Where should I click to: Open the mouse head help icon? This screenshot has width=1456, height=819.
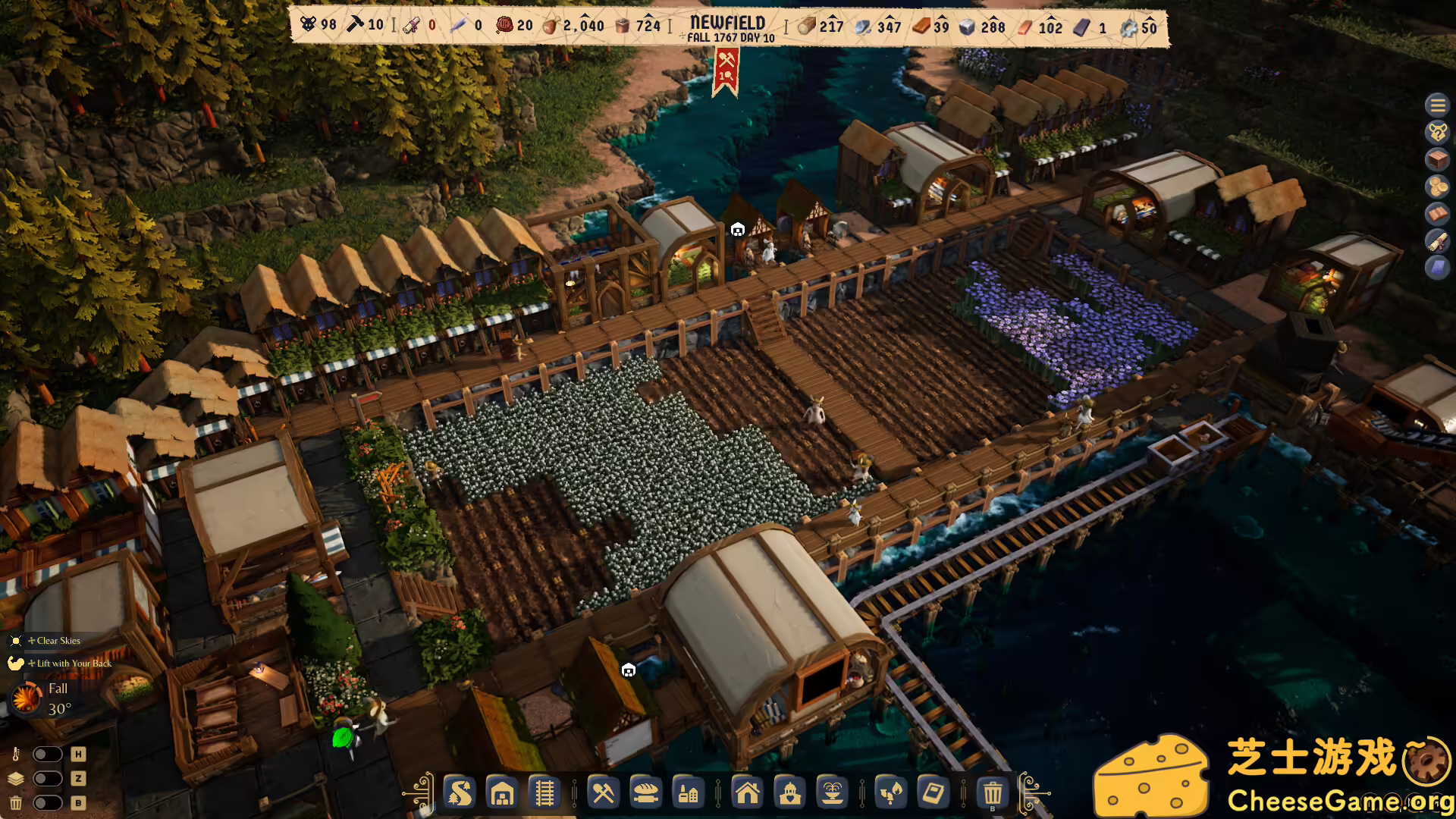point(1437,133)
